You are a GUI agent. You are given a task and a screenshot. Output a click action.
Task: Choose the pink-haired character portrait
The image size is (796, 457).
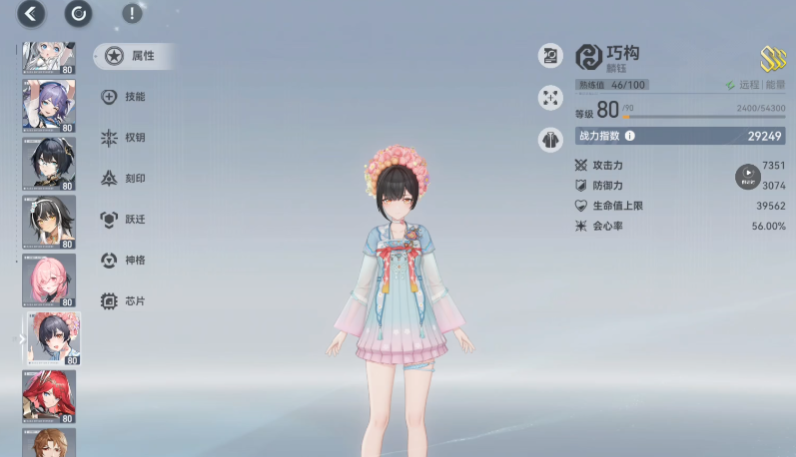point(48,280)
